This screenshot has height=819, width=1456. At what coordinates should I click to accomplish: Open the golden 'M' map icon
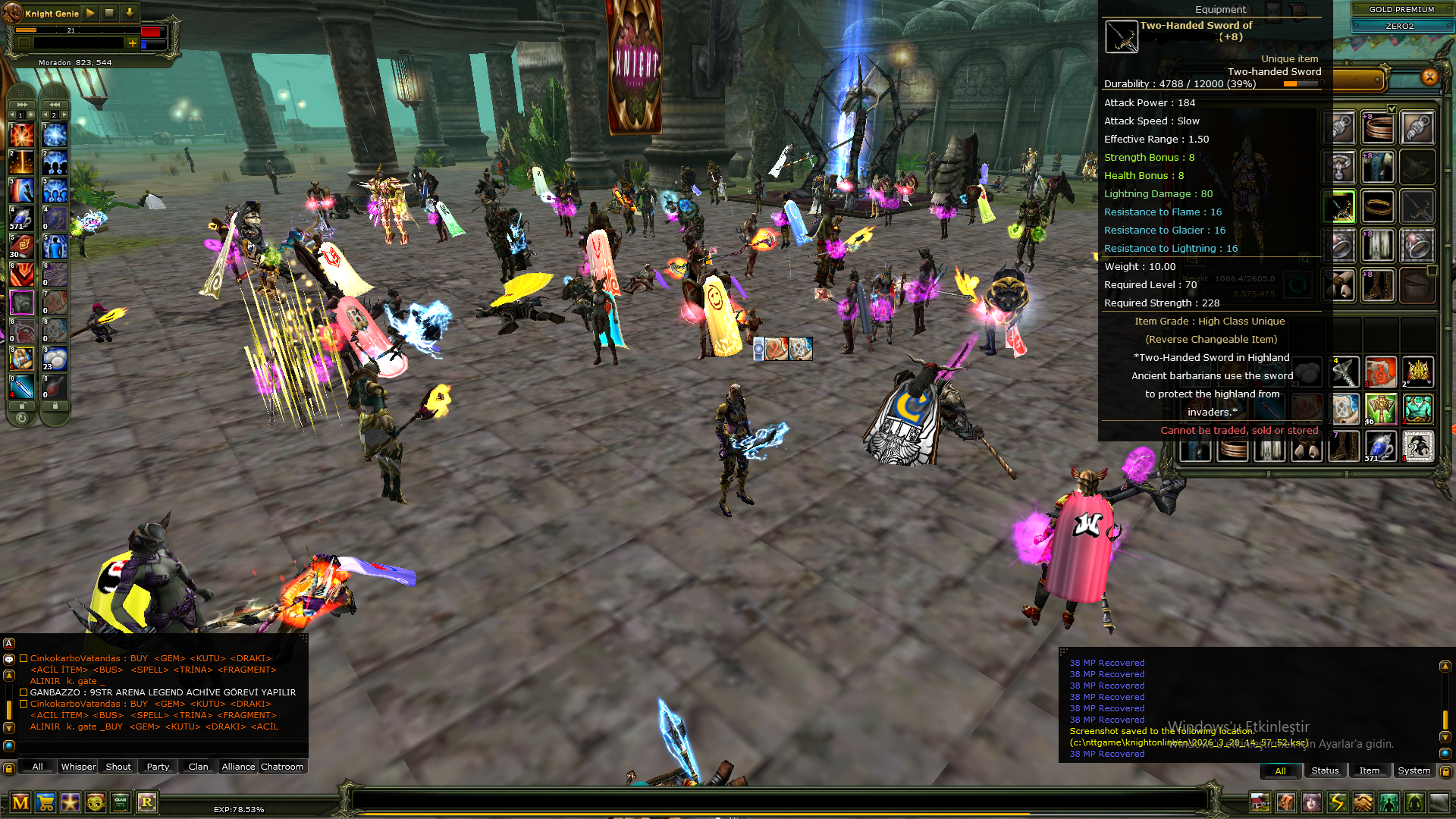point(21,801)
